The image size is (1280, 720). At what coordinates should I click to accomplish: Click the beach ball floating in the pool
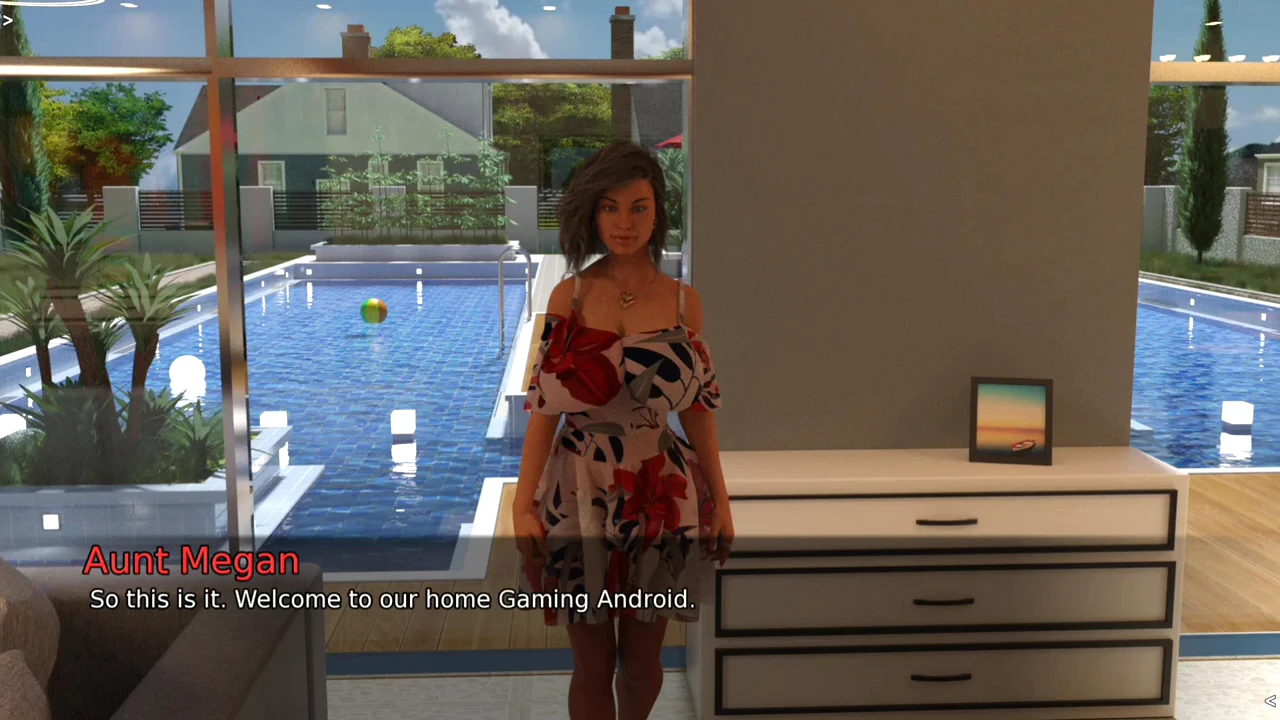(x=372, y=314)
